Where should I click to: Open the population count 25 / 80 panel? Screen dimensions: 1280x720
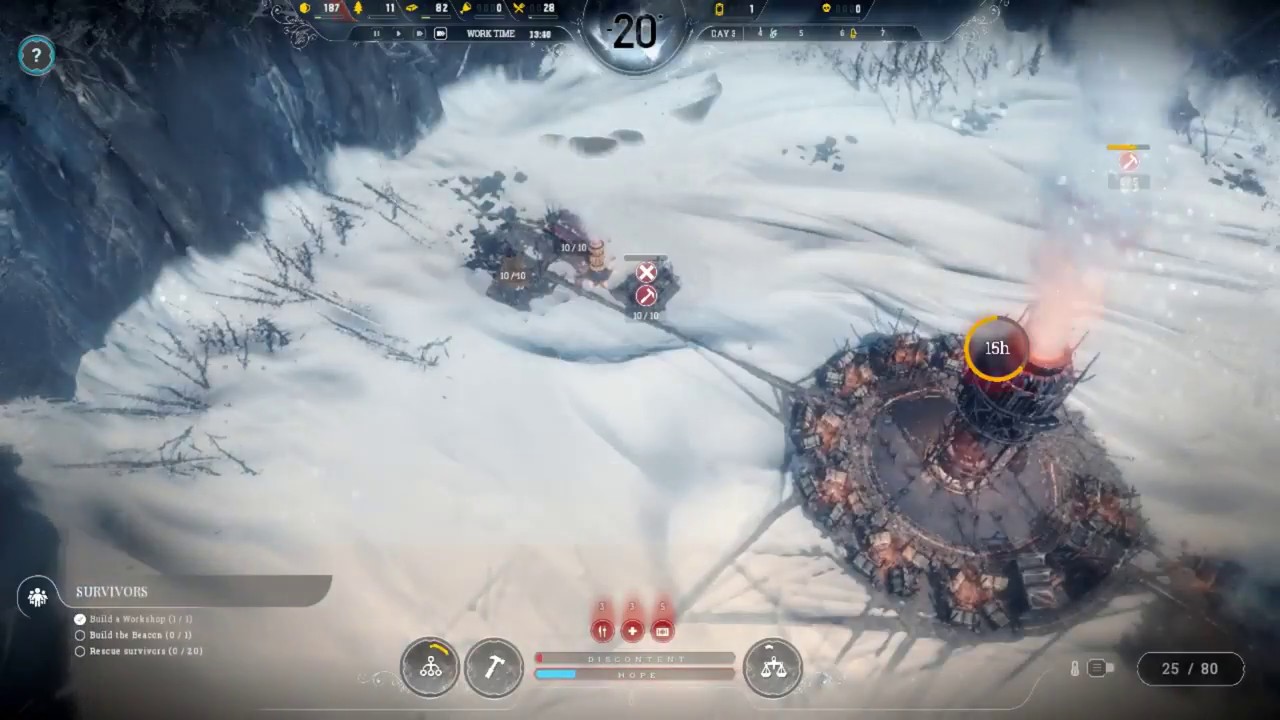[1190, 668]
